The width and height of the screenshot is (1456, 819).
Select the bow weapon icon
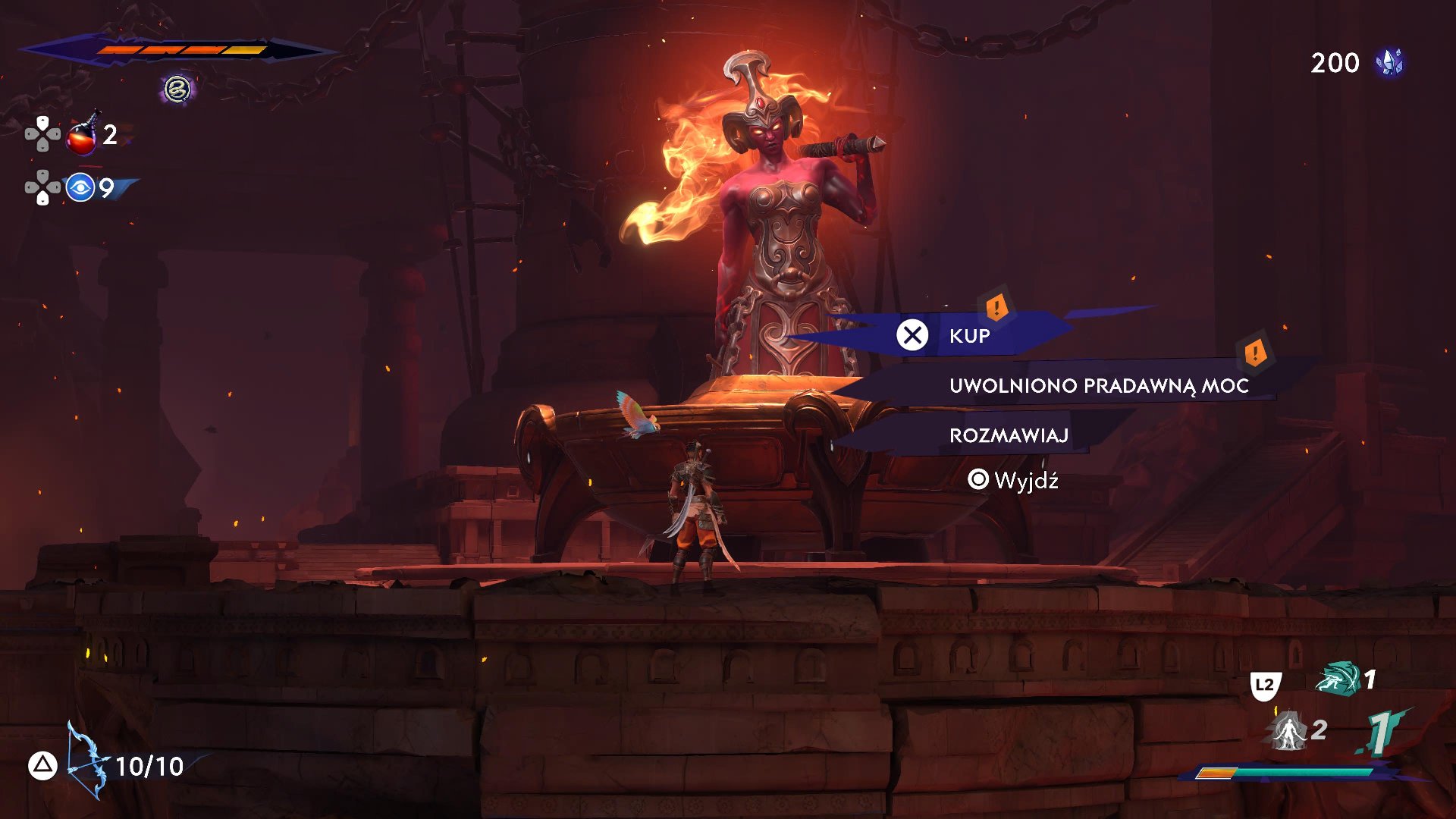point(86,761)
